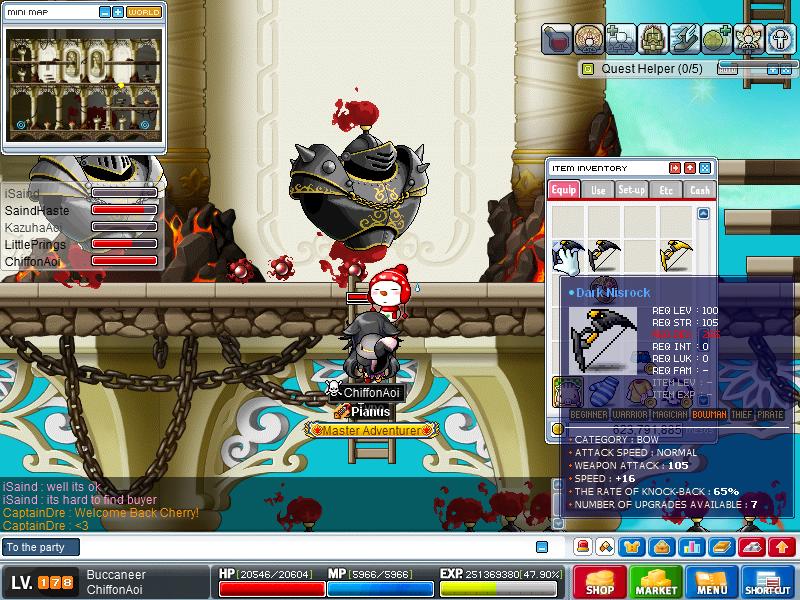The width and height of the screenshot is (800, 600).
Task: Switch to the Set-up inventory tab
Action: click(x=632, y=189)
